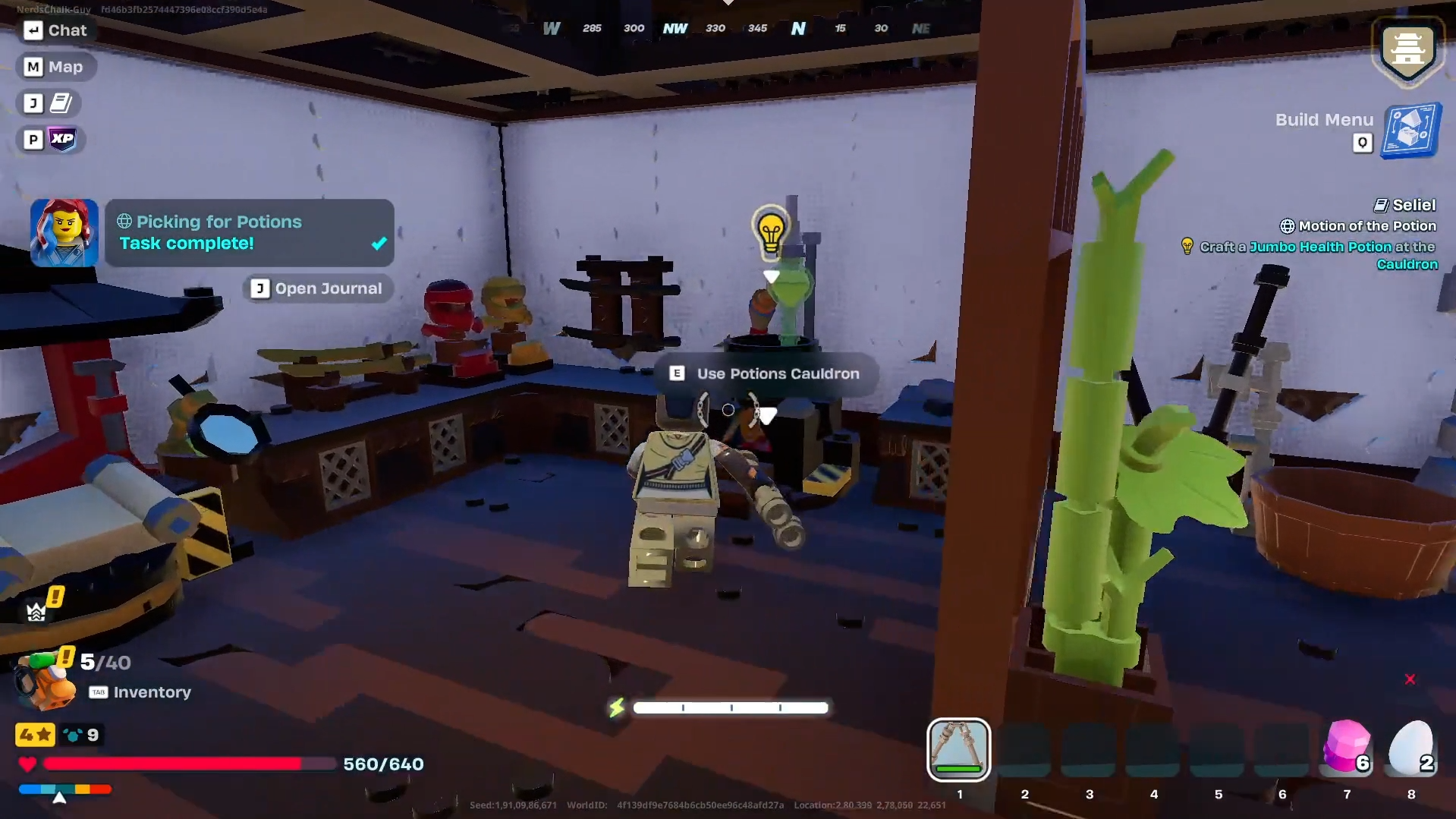Screen dimensions: 1456x819
Task: Click the temperature gauge slider
Action: click(58, 797)
